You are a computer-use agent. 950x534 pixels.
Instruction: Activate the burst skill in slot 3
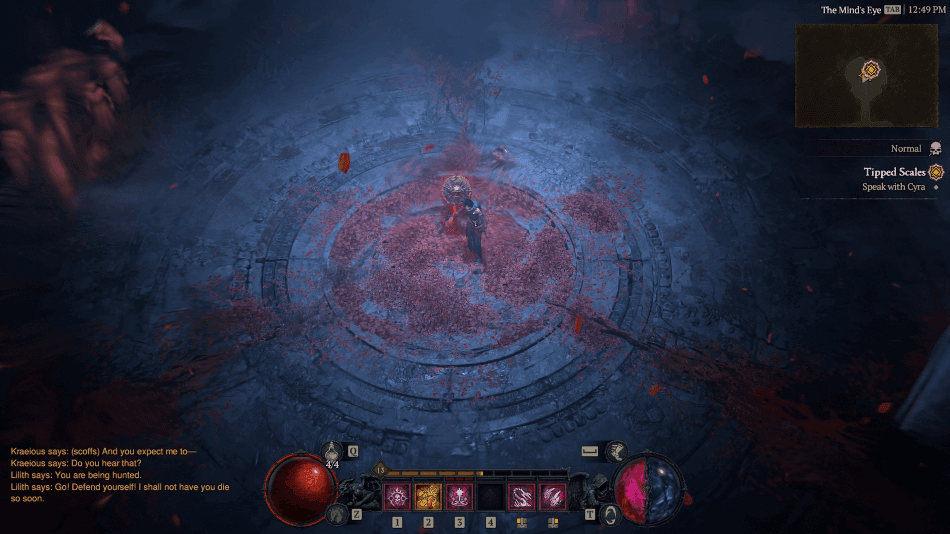click(x=459, y=496)
